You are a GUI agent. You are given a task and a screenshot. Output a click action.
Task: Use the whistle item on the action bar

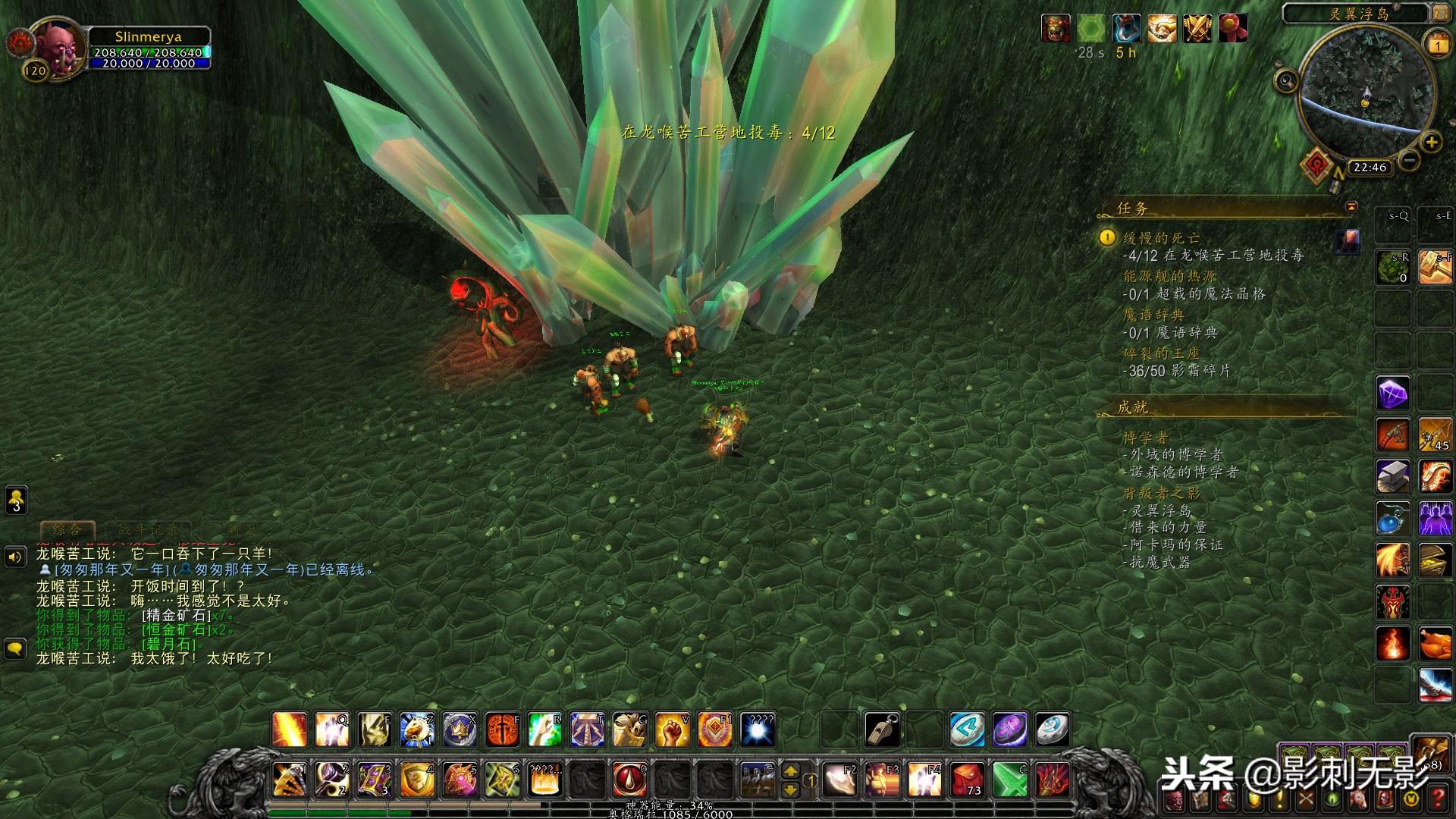coord(883,730)
